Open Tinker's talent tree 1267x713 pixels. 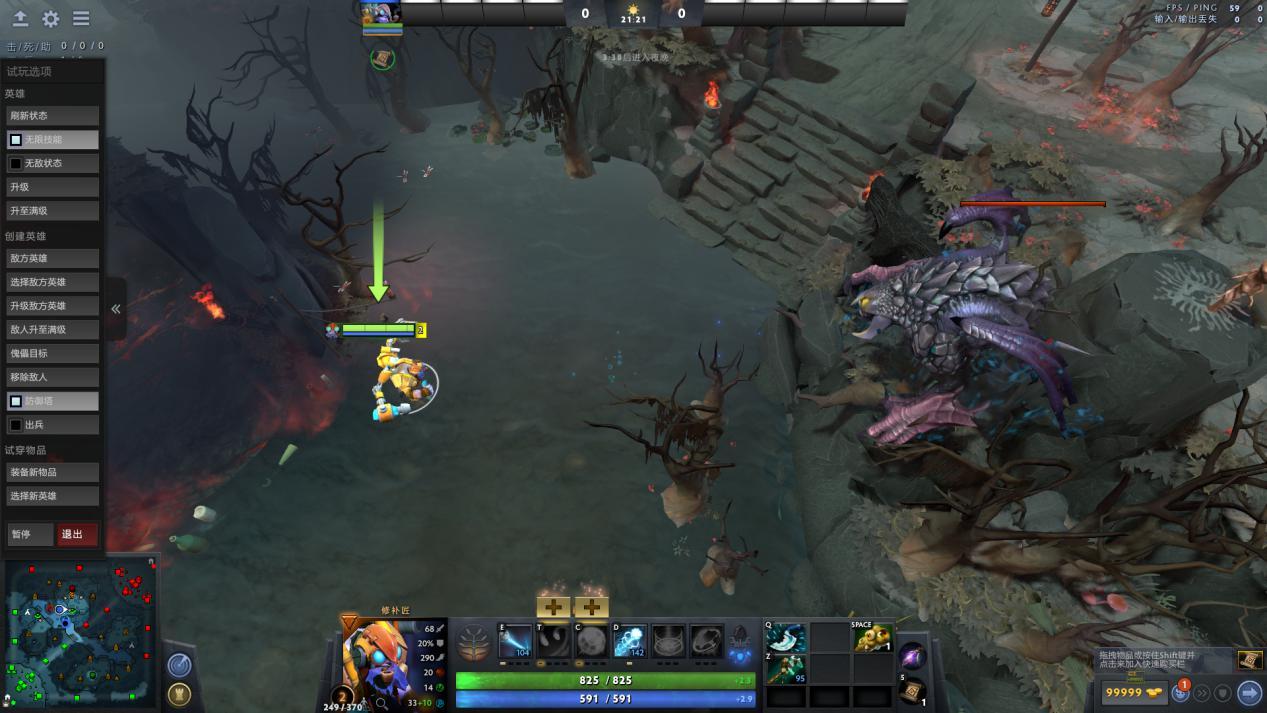(x=474, y=642)
